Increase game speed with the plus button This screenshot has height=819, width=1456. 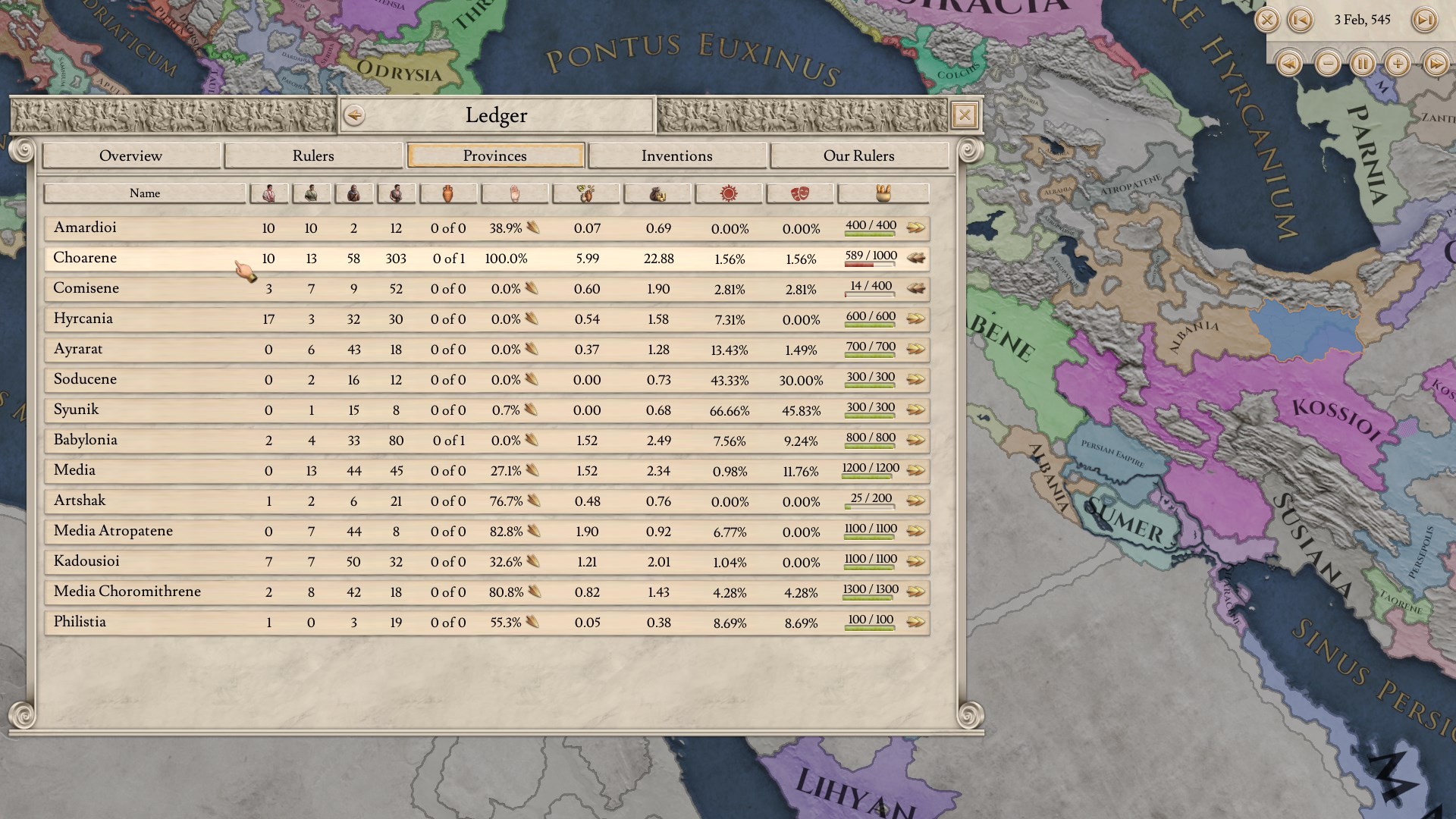click(1398, 64)
